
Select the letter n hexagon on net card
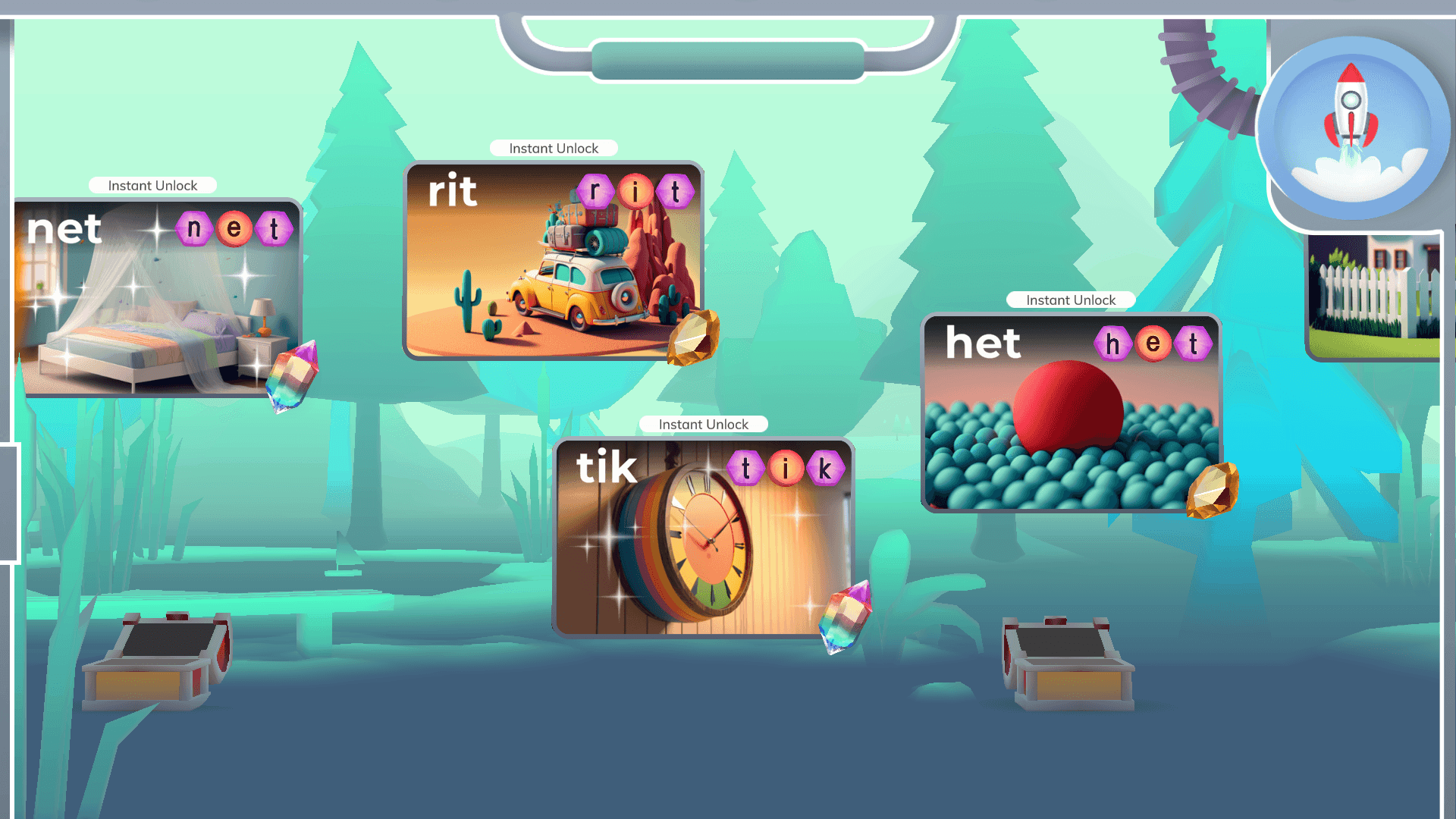tap(196, 227)
